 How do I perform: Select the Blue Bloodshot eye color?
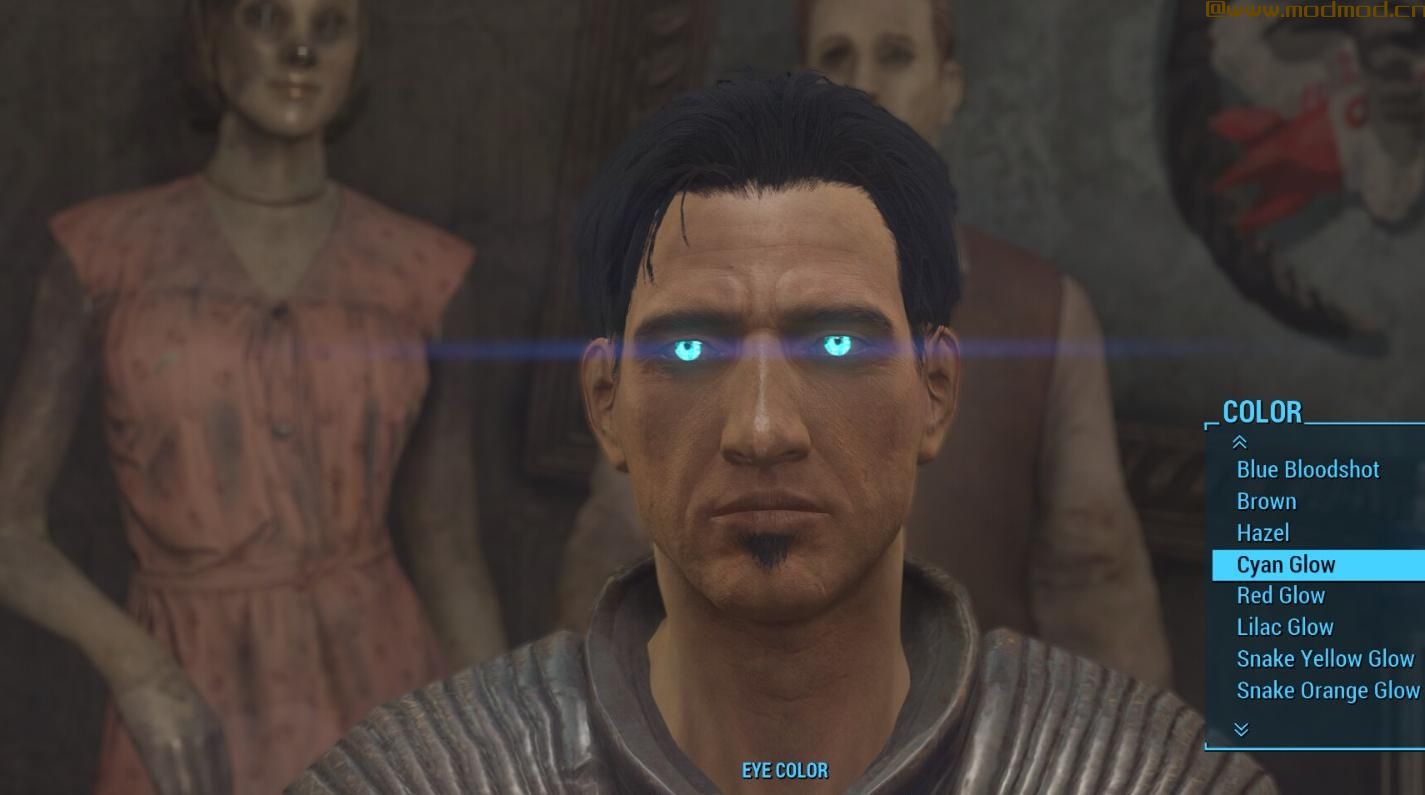(x=1307, y=470)
